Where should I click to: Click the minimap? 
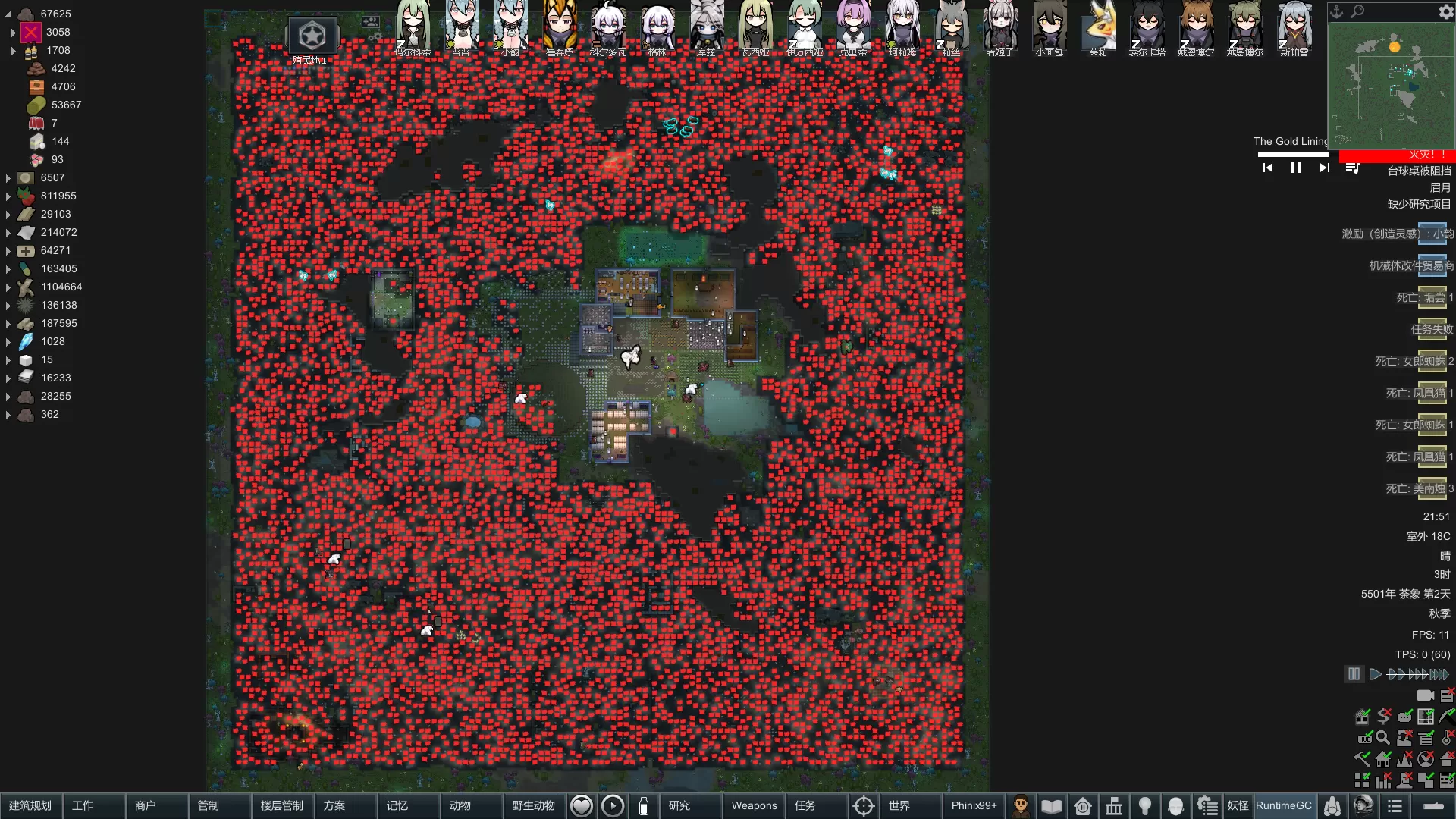[1391, 83]
